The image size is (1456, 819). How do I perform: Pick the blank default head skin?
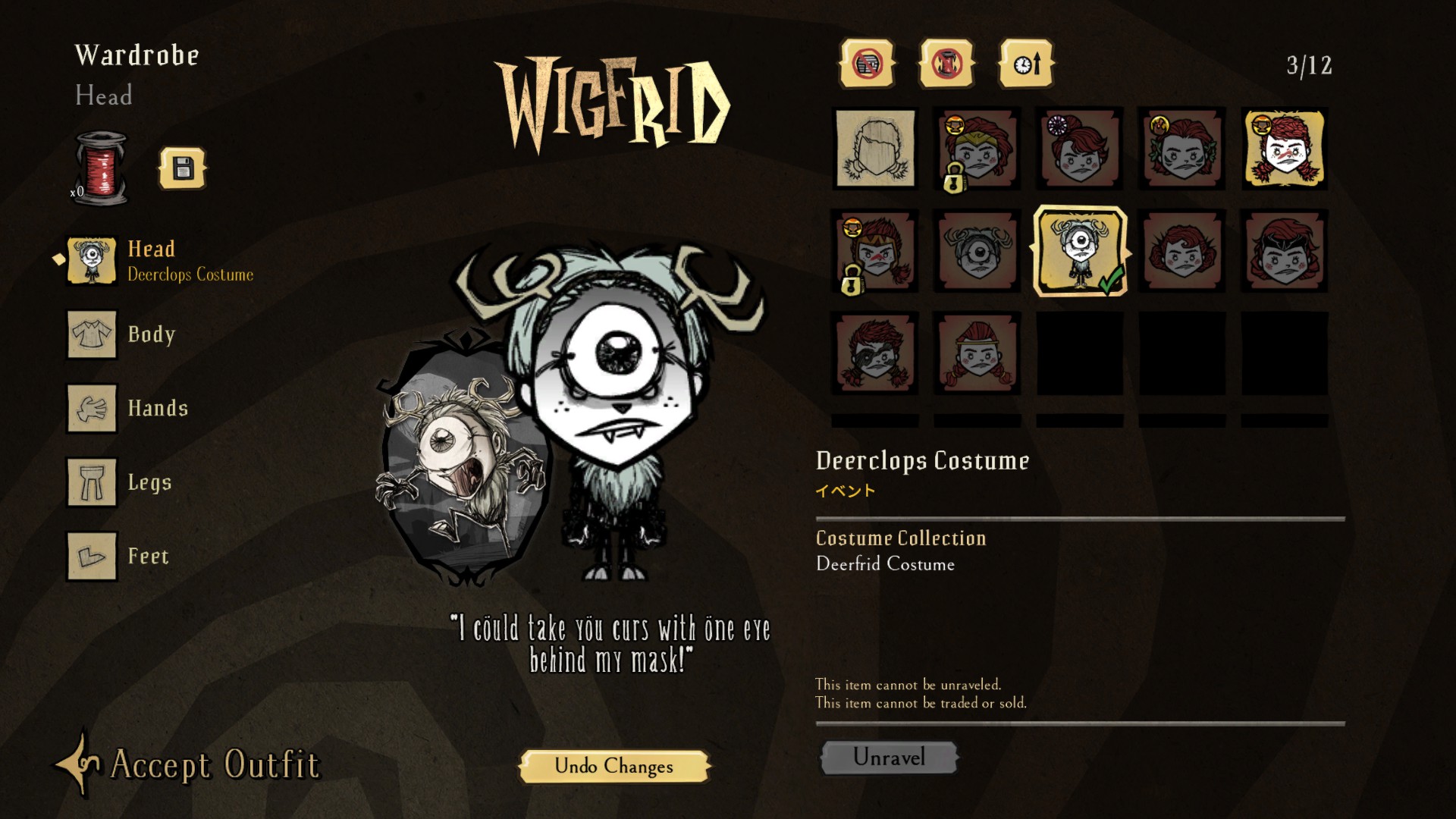point(875,149)
